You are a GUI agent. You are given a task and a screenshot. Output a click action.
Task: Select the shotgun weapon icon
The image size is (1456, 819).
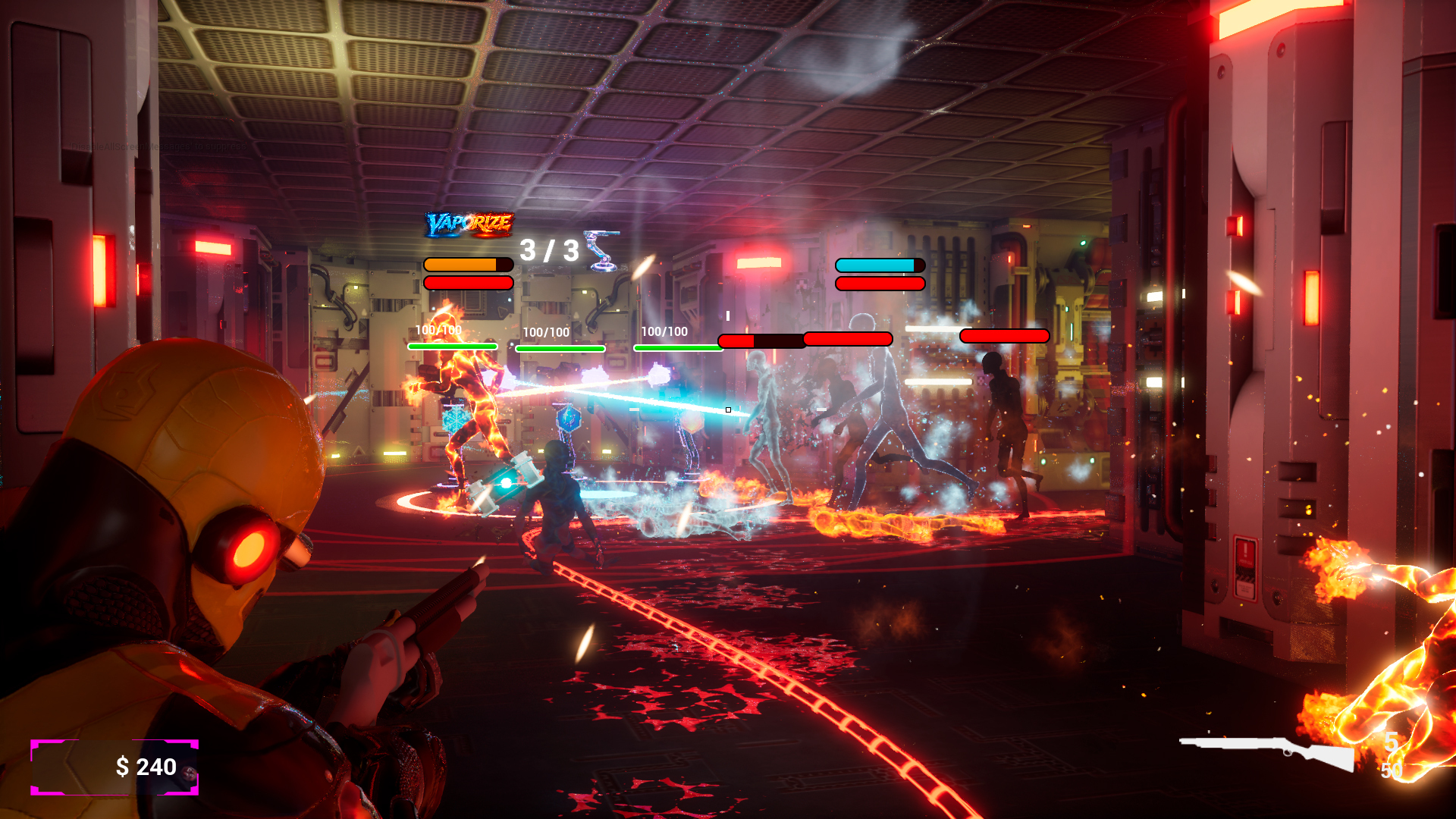tap(1268, 752)
